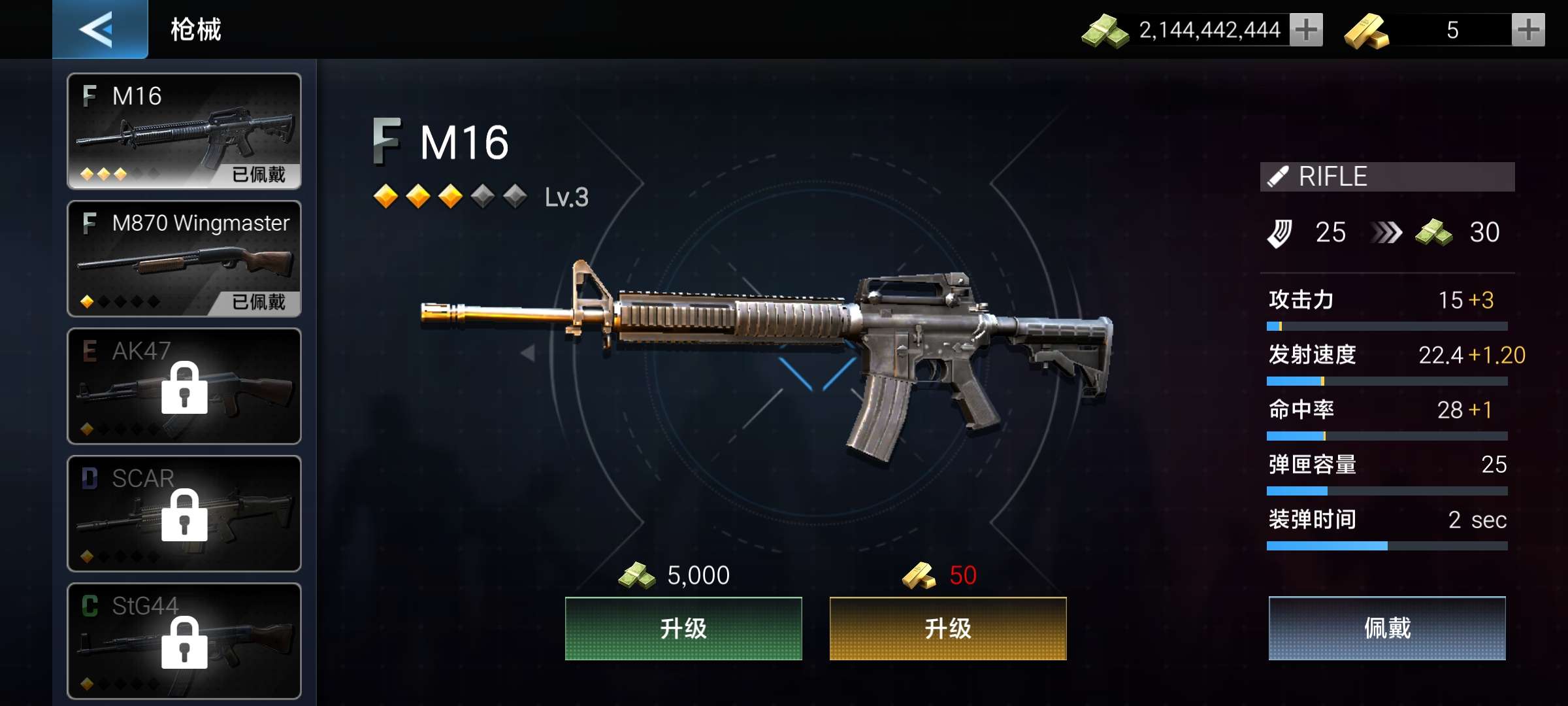
Task: Choose the M870 Wingmaster shotgun card
Action: [184, 258]
